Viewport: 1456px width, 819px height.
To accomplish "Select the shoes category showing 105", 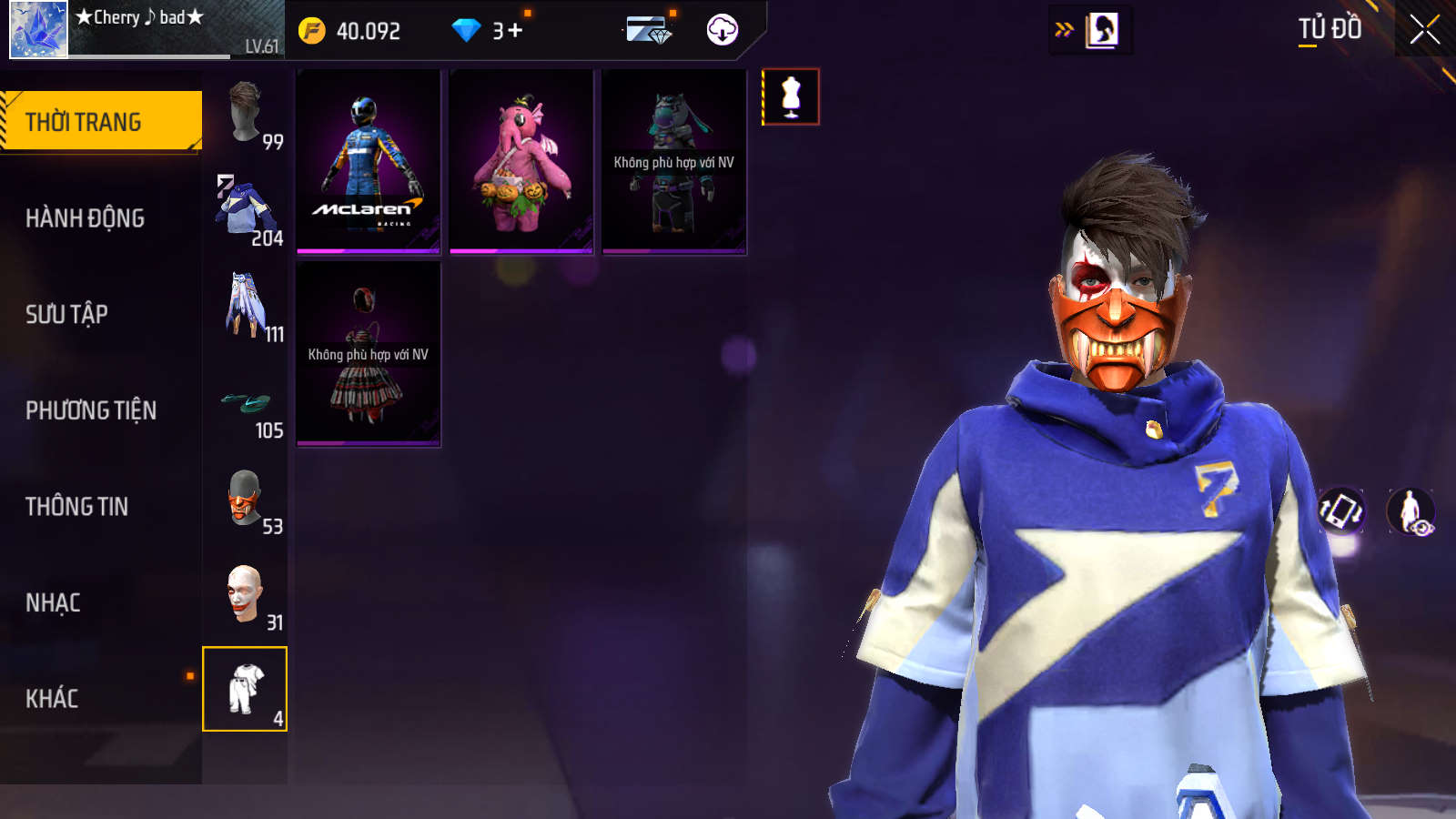I will [246, 403].
